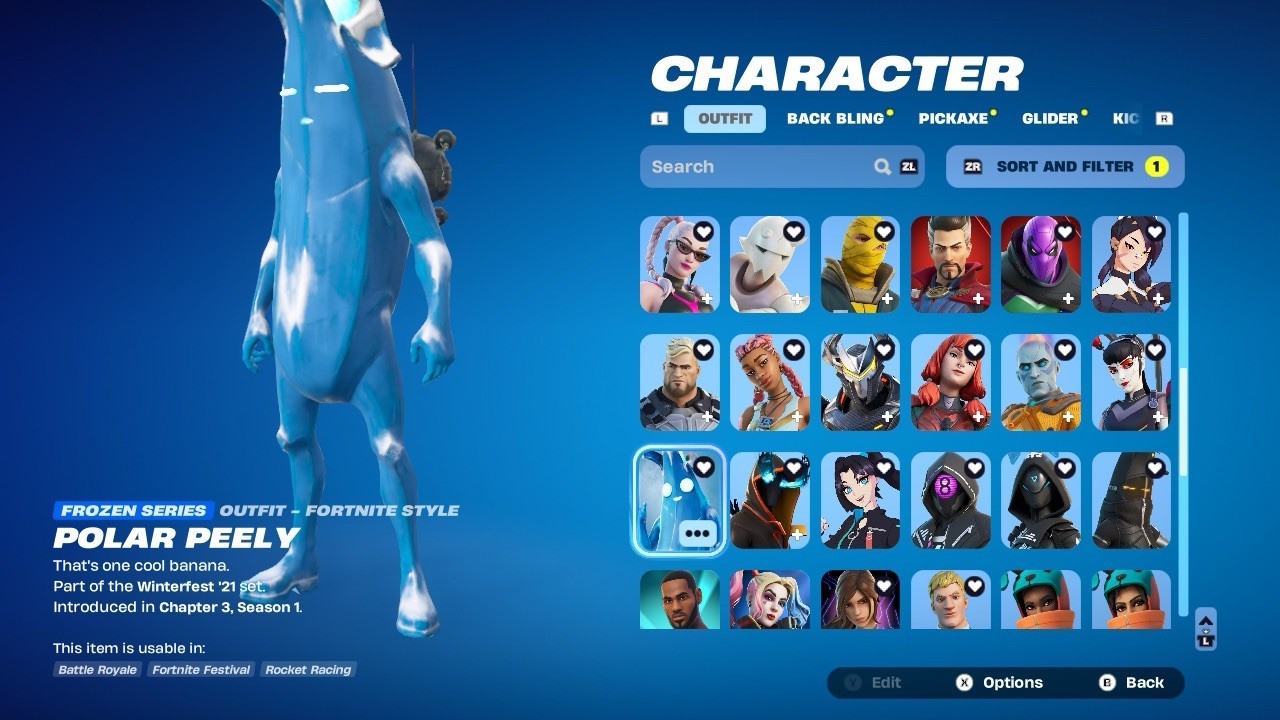Open the Back Bling tab

pyautogui.click(x=835, y=118)
